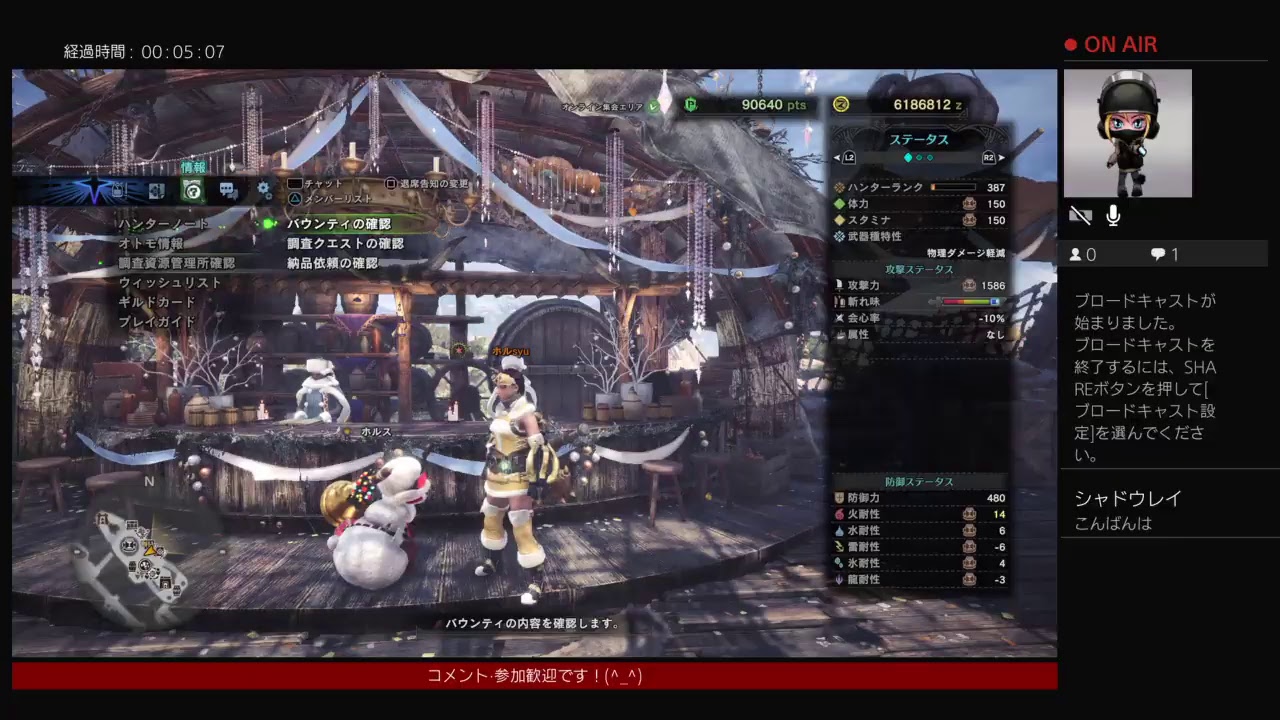Select ギルドカード menu entry
The height and width of the screenshot is (720, 1280).
(157, 302)
